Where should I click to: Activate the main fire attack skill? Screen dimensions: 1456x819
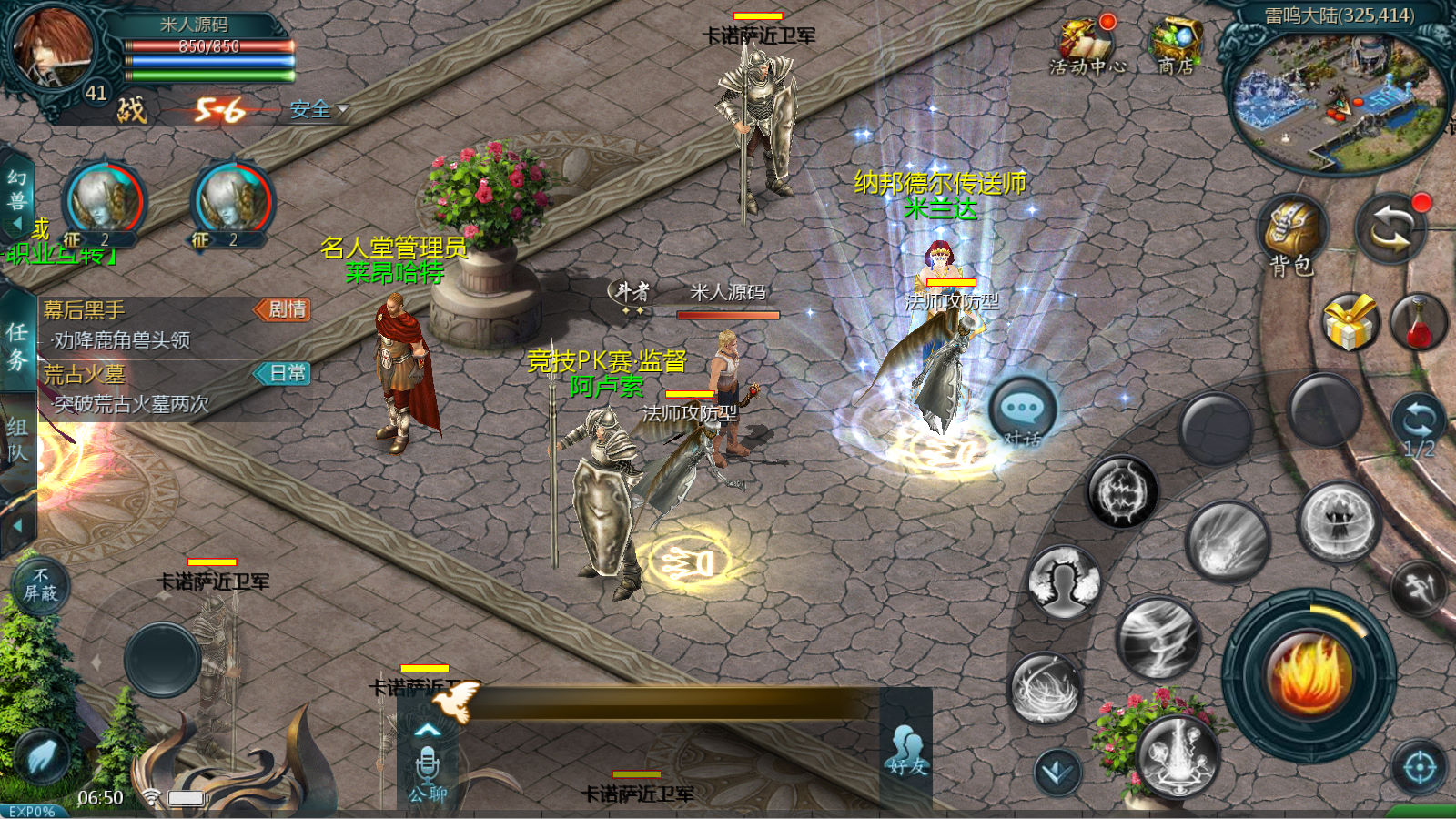[1309, 674]
